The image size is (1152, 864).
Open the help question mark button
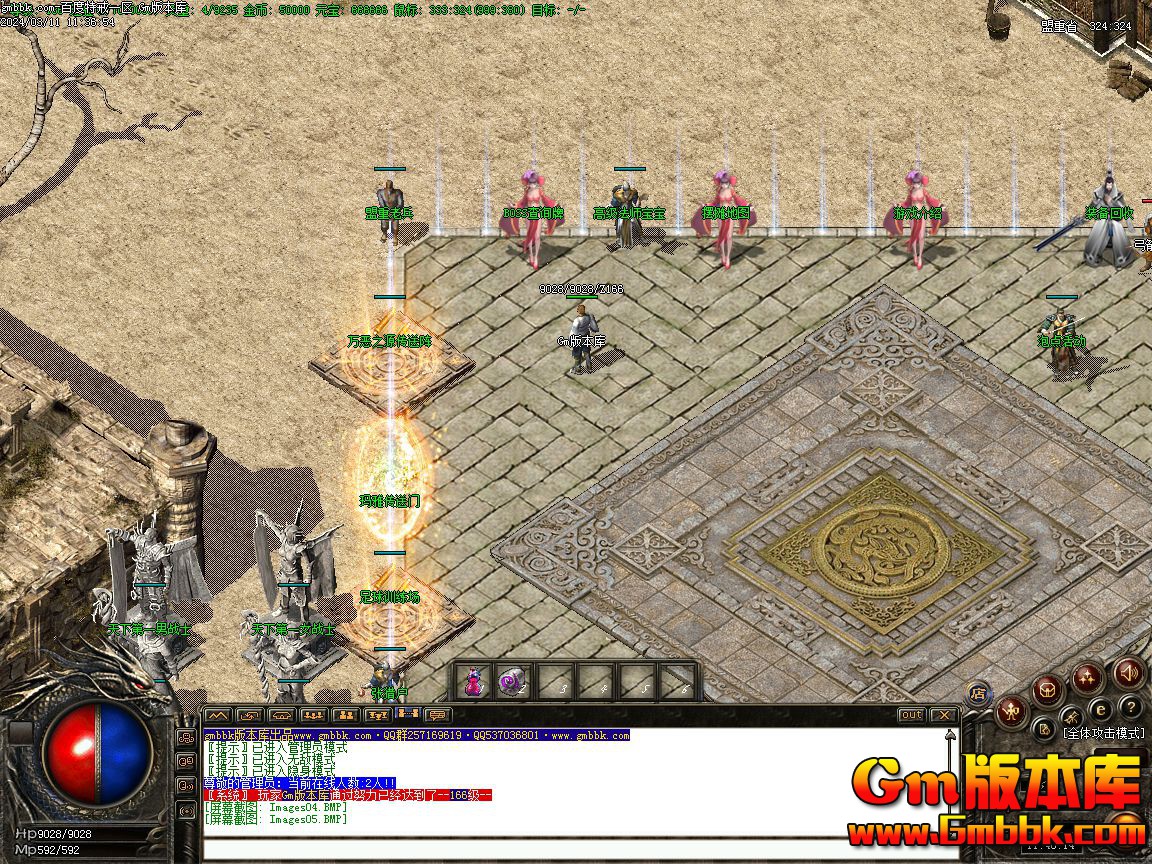tap(1130, 707)
